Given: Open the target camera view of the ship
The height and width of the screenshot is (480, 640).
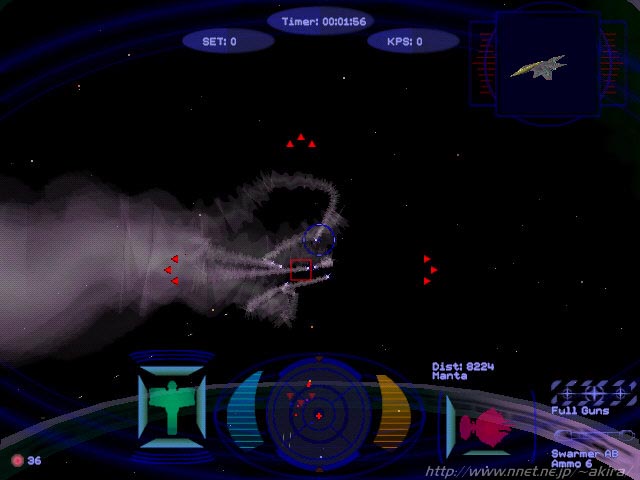Looking at the screenshot, I should 540,67.
